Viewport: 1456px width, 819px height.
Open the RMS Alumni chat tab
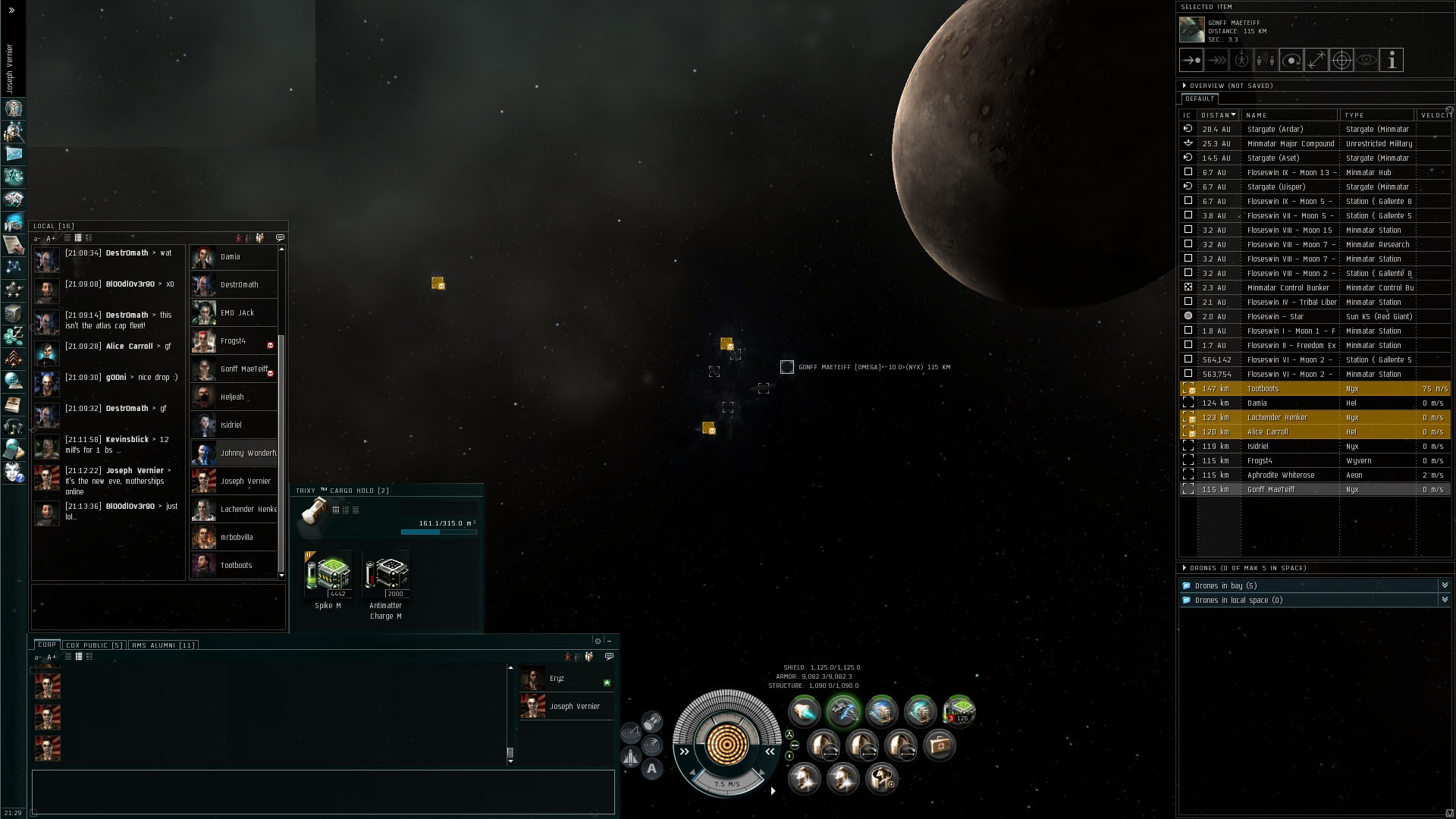coord(163,645)
